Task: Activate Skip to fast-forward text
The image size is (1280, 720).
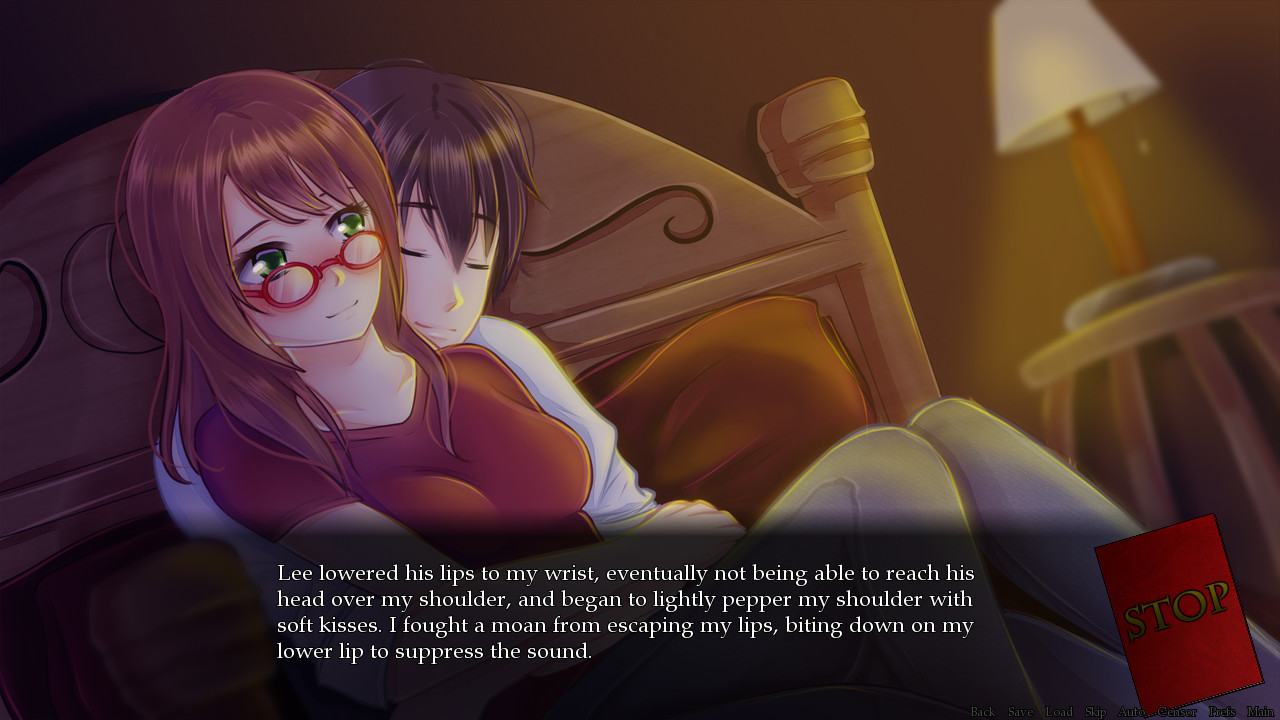Action: (x=1096, y=712)
